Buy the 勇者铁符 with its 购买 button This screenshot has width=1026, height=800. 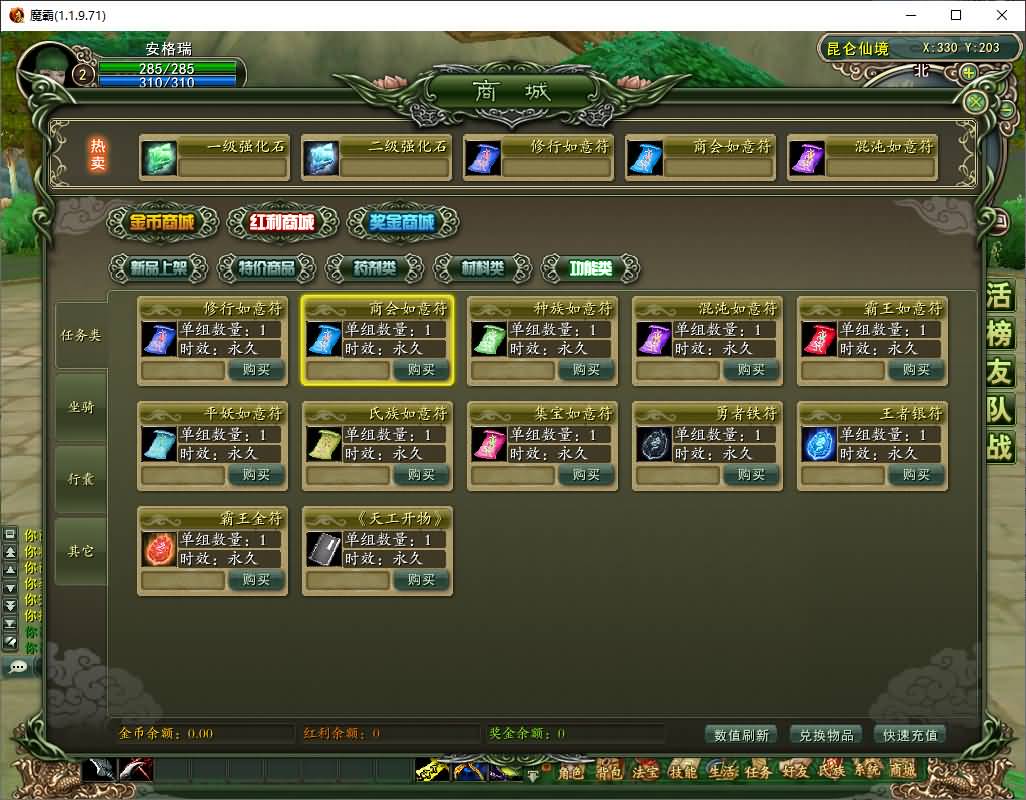pos(751,475)
